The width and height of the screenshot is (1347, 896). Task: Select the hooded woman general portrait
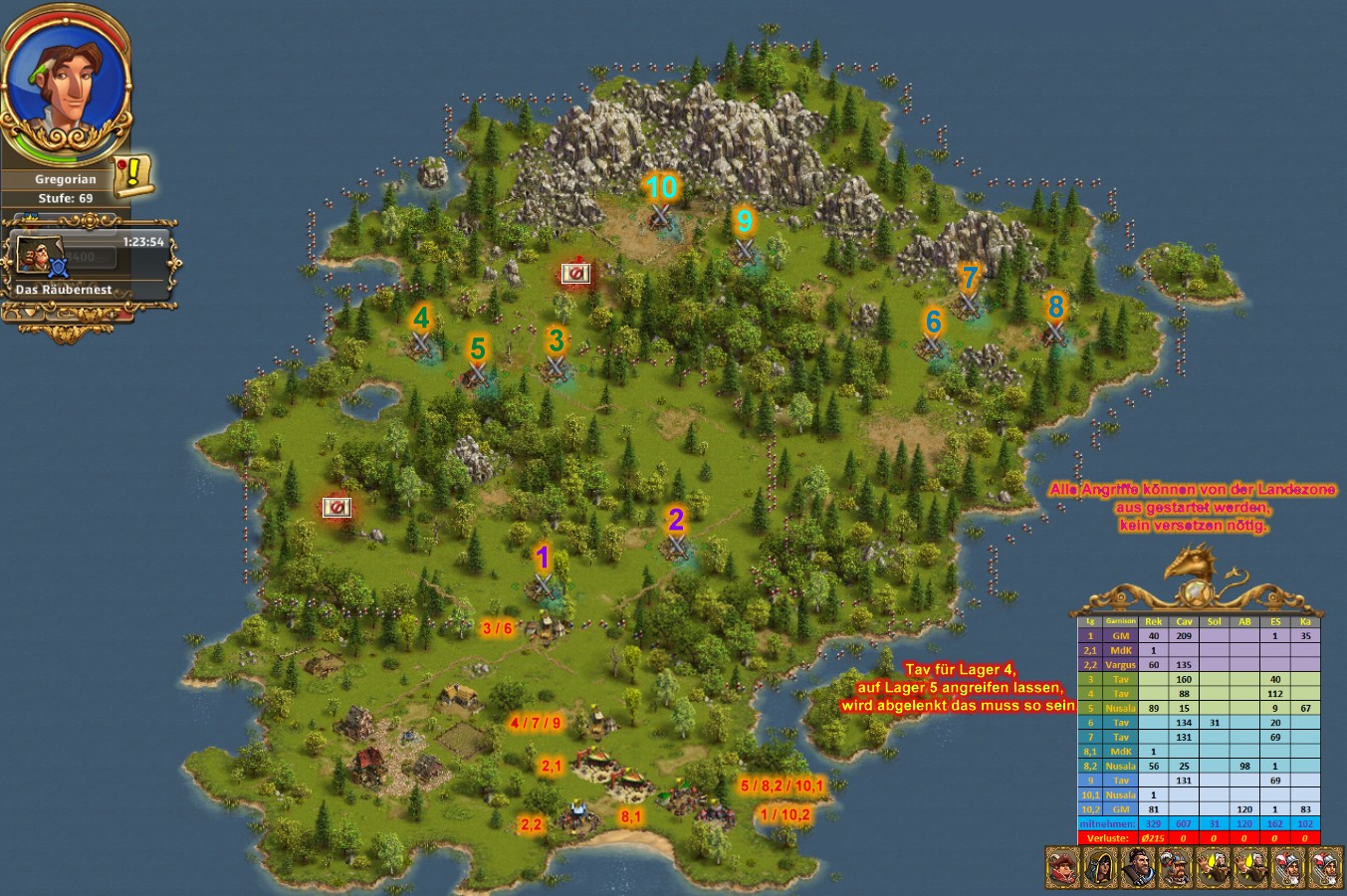pos(1100,868)
